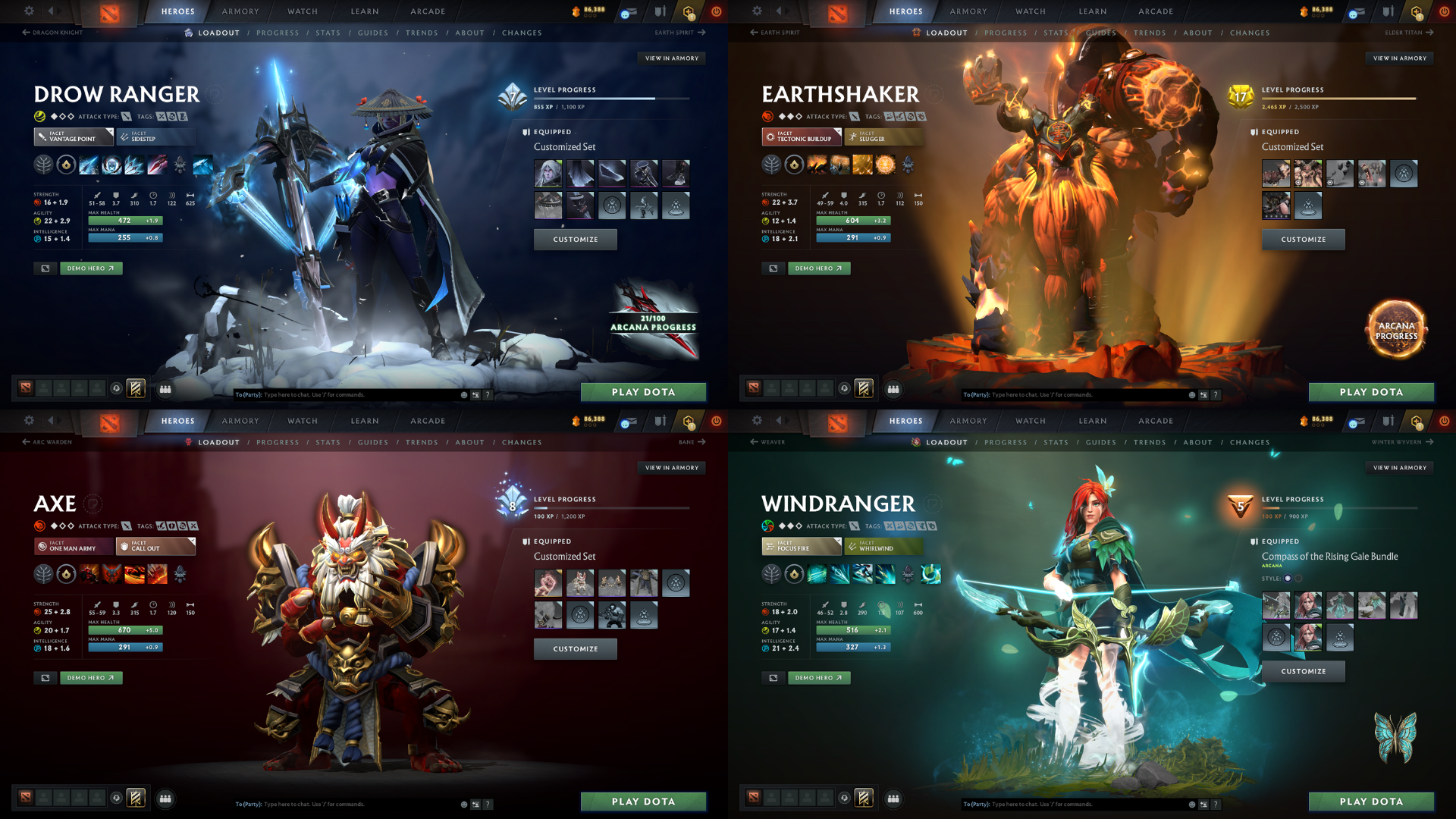Viewport: 1456px width, 819px height.
Task: Click the Dota 2 logo in the top bar
Action: pos(110,11)
